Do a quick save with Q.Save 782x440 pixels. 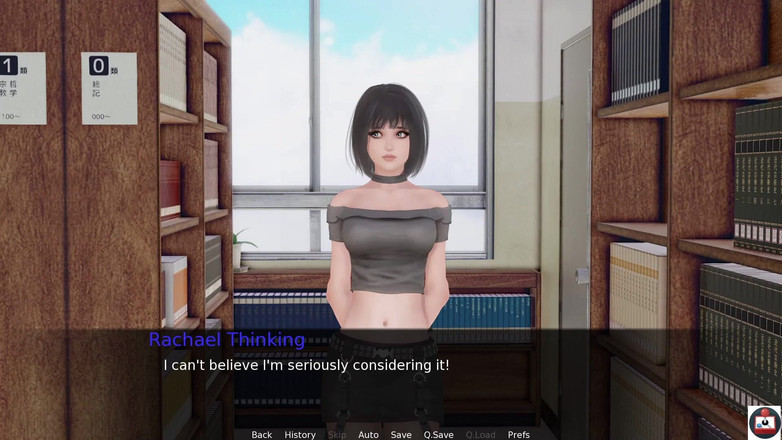(x=438, y=435)
